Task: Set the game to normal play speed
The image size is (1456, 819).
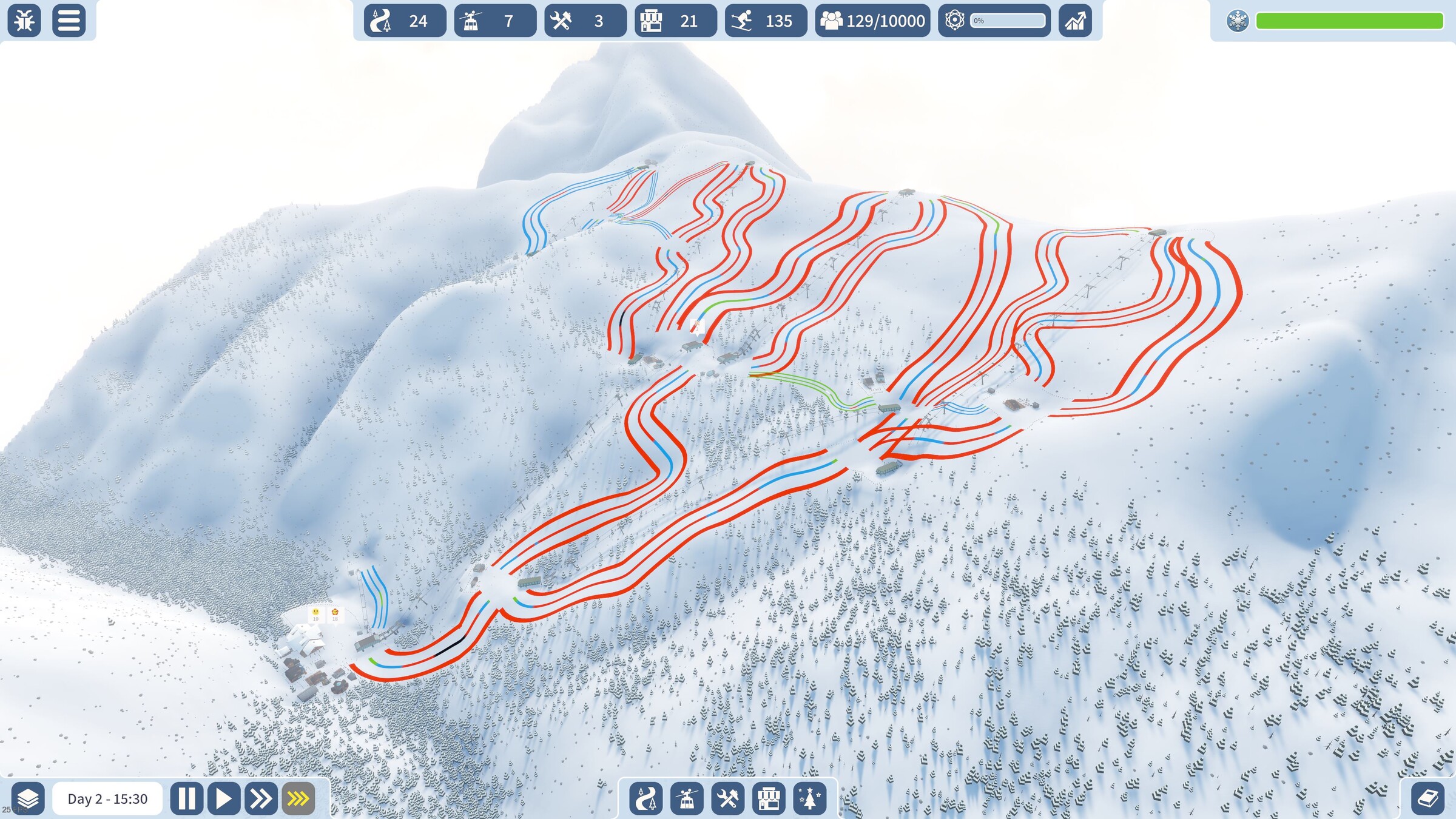Action: click(224, 798)
